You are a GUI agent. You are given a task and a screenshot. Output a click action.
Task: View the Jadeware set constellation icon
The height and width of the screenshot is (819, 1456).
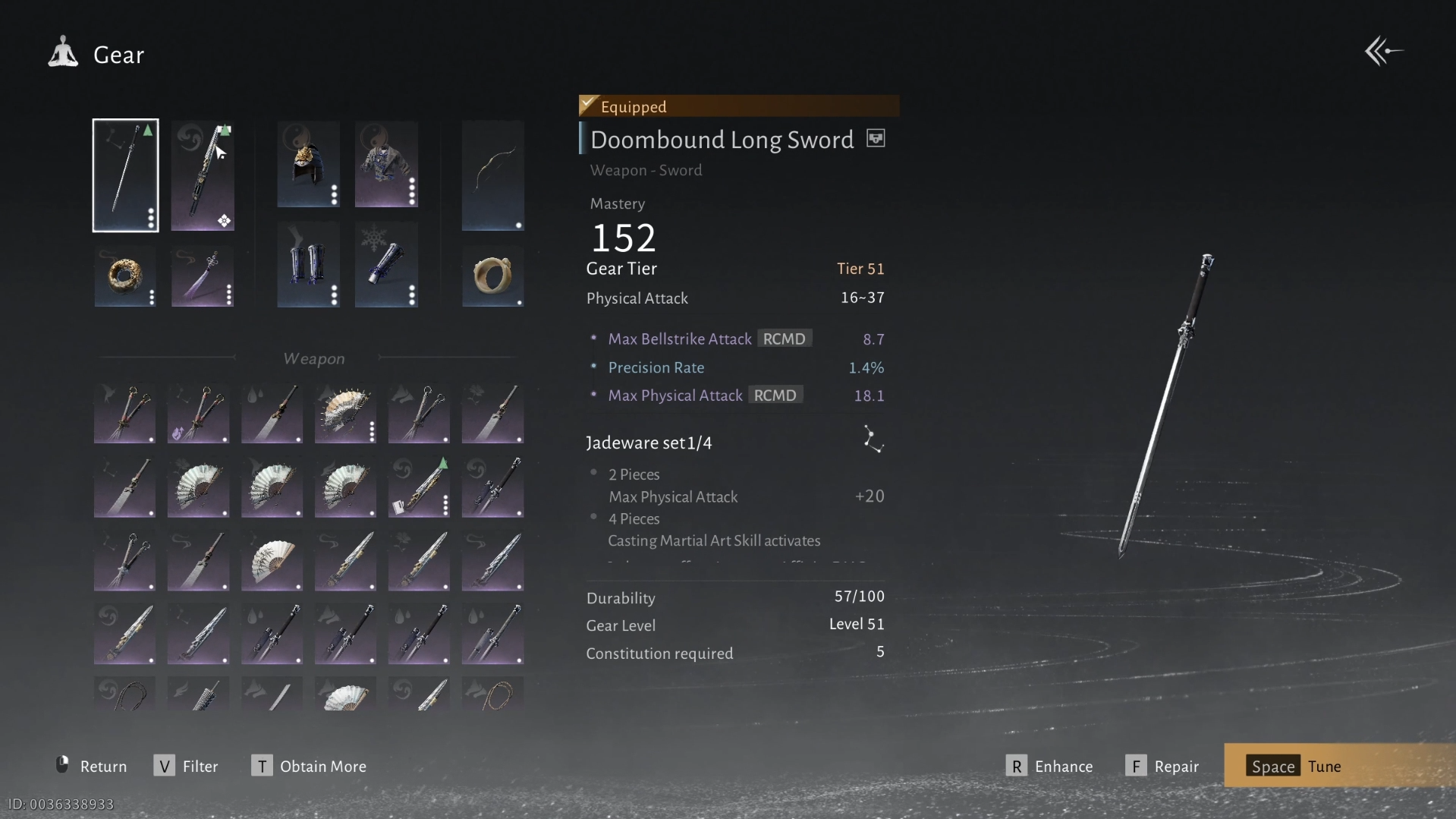(x=873, y=440)
